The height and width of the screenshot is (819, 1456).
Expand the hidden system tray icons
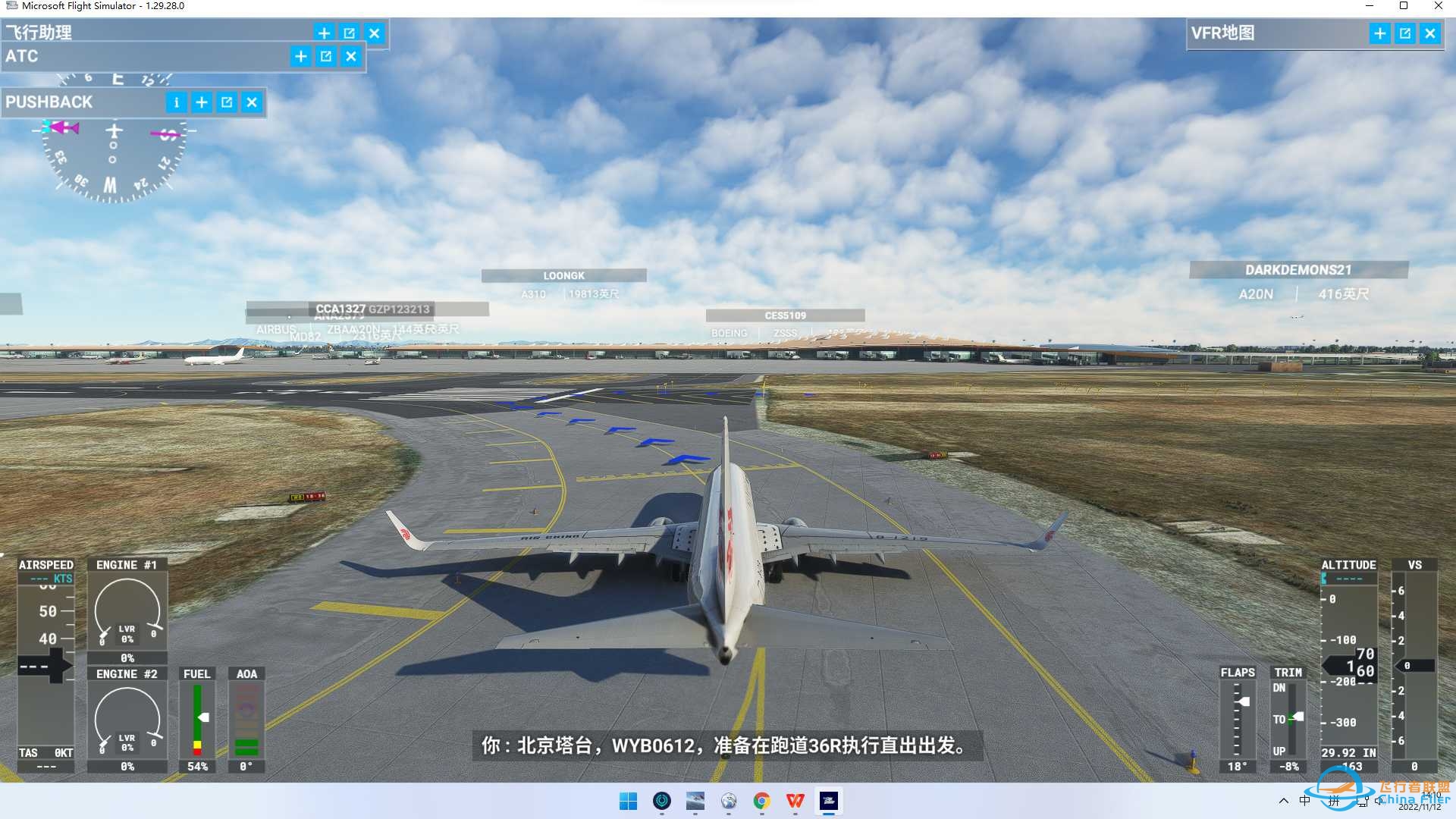tap(1285, 802)
